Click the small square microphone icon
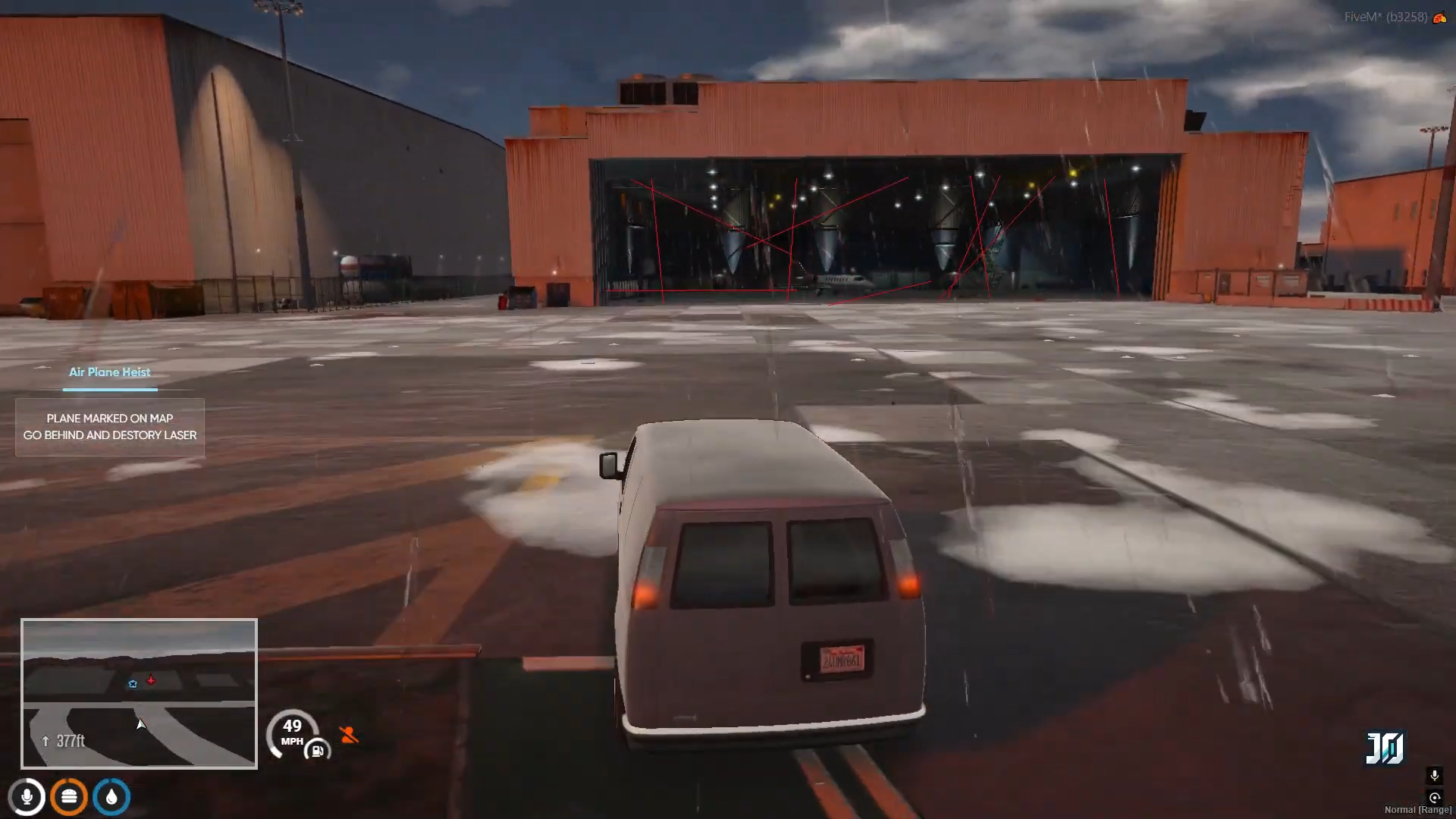This screenshot has width=1456, height=819. pyautogui.click(x=1434, y=775)
